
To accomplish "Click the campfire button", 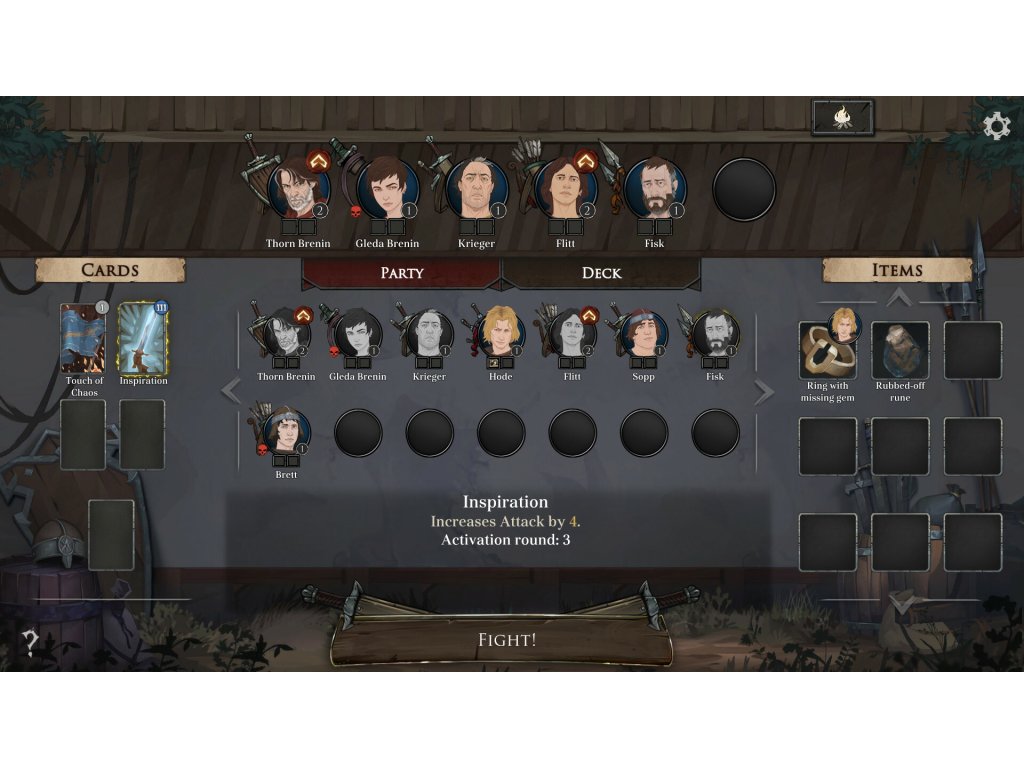I will point(842,118).
